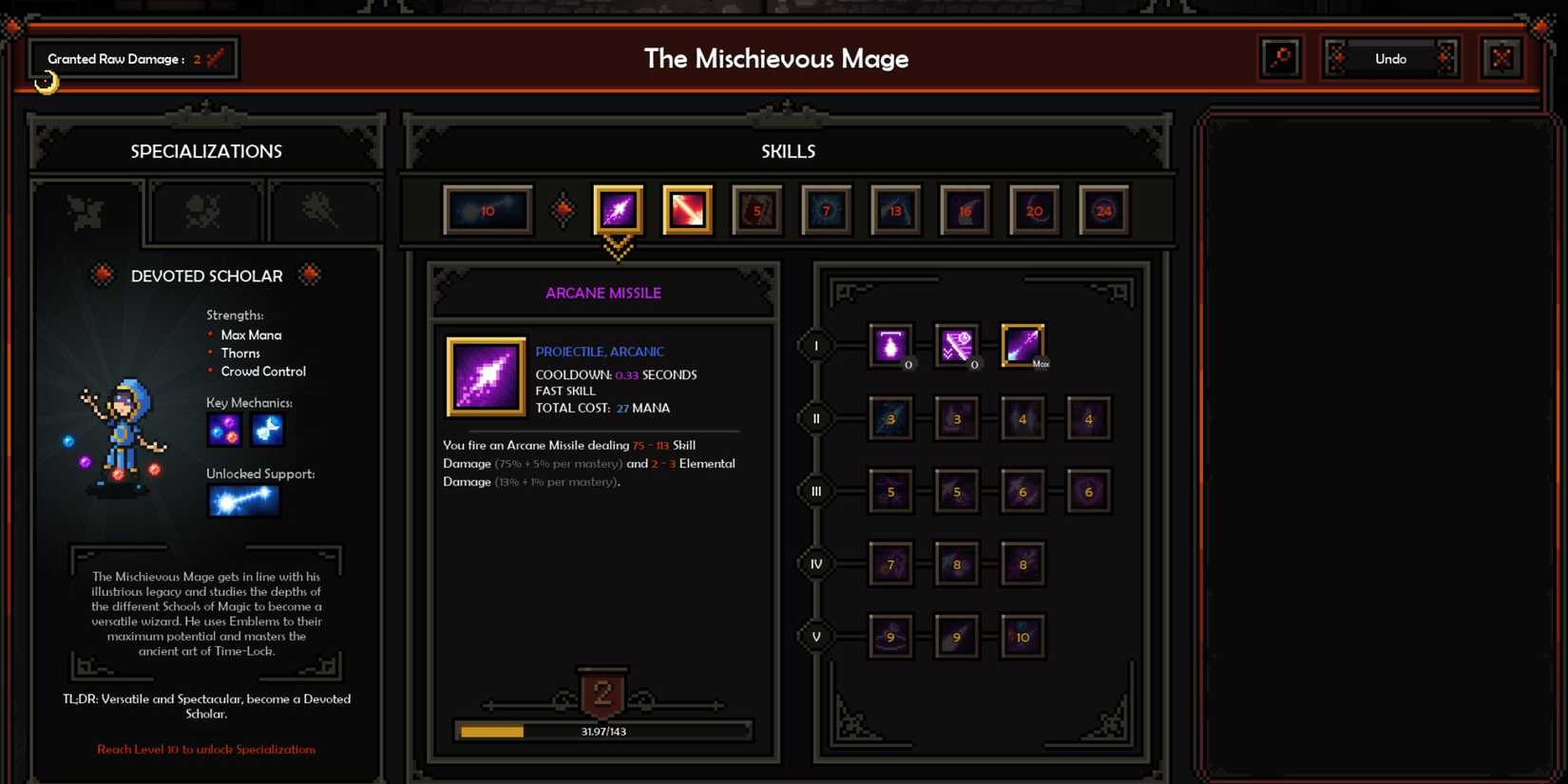
Task: Select the maxed mastery node in tier I
Action: [1022, 344]
